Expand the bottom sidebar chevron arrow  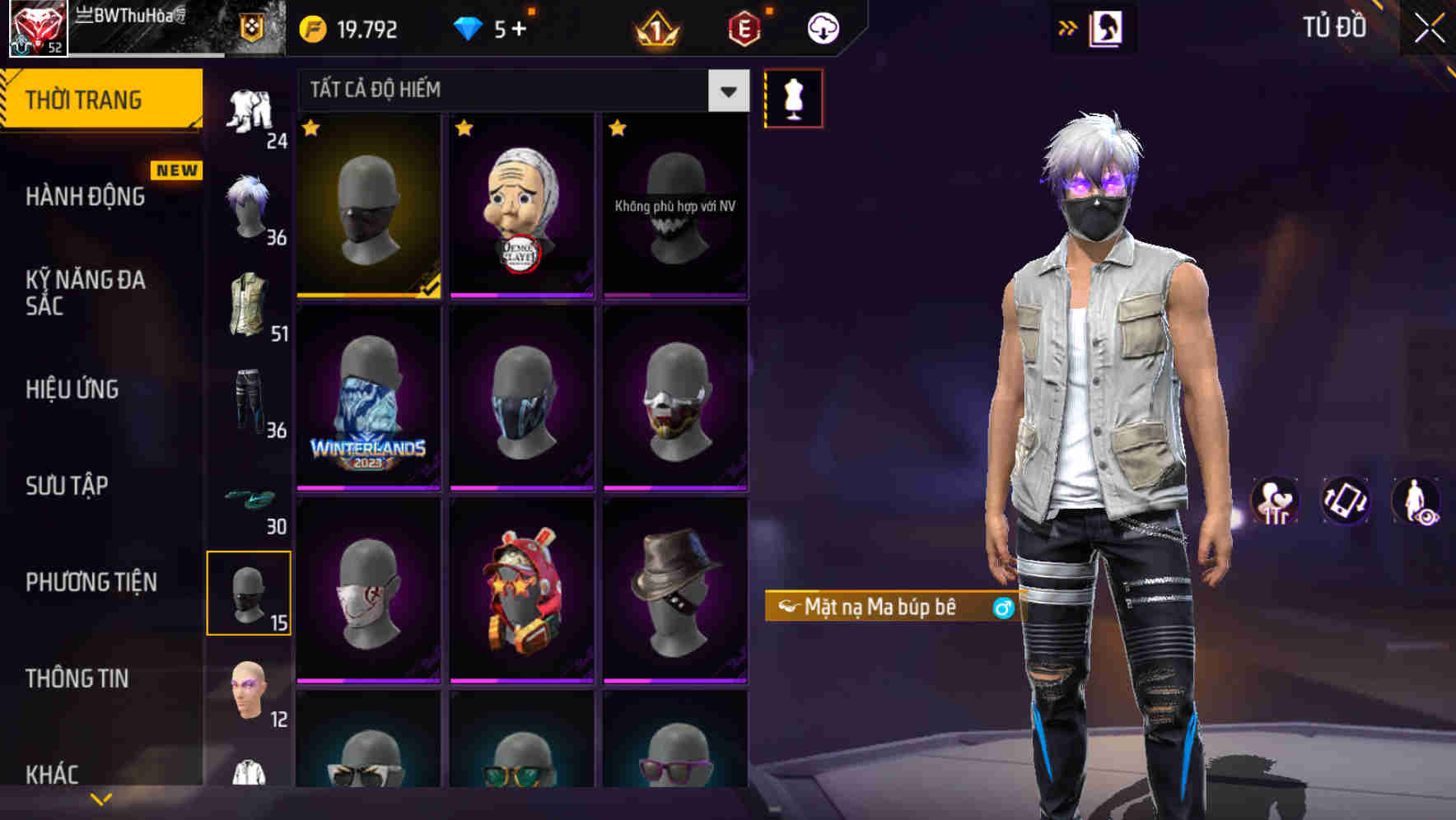click(x=99, y=797)
